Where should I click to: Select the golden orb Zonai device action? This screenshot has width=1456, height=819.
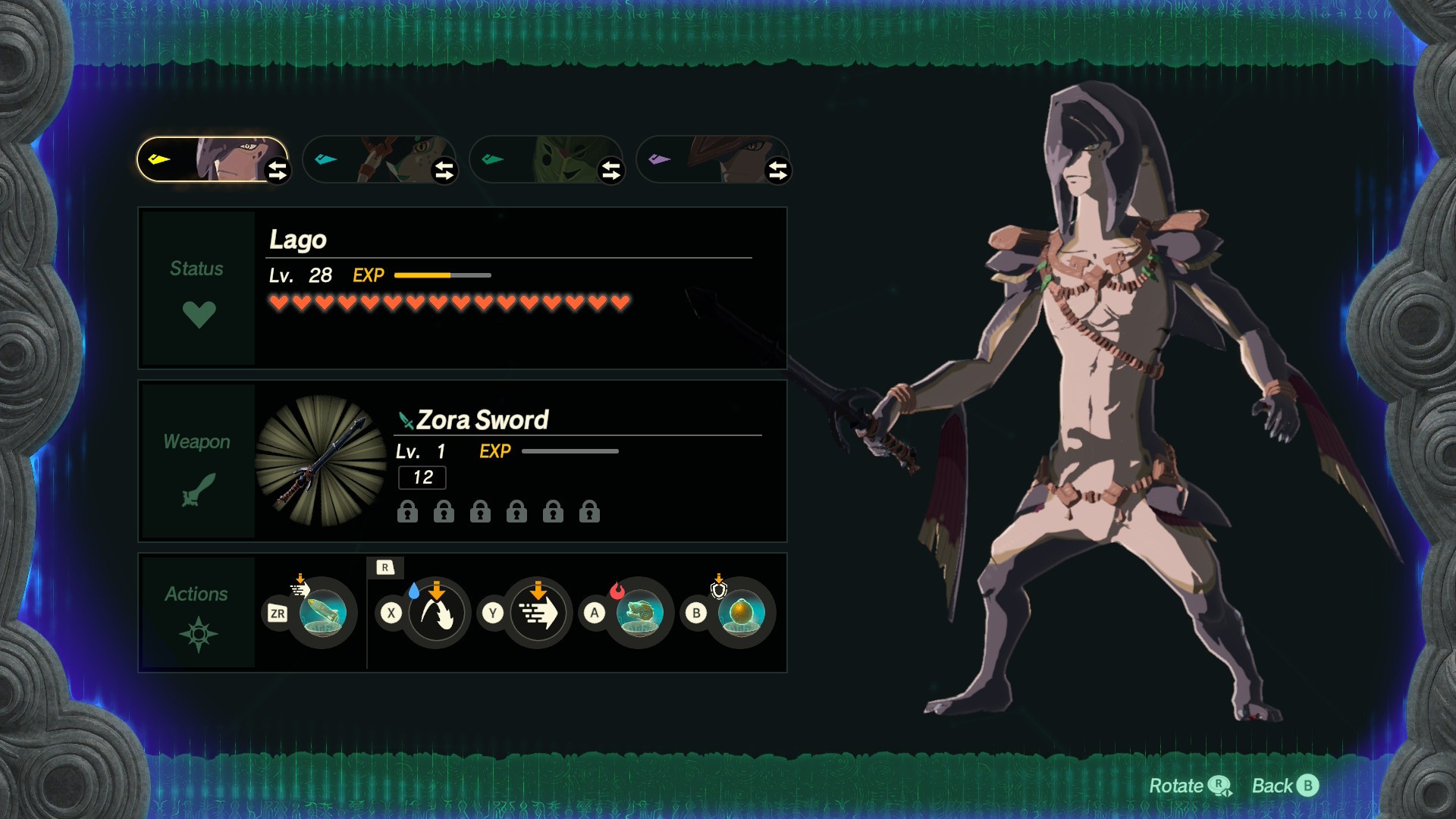pyautogui.click(x=741, y=613)
